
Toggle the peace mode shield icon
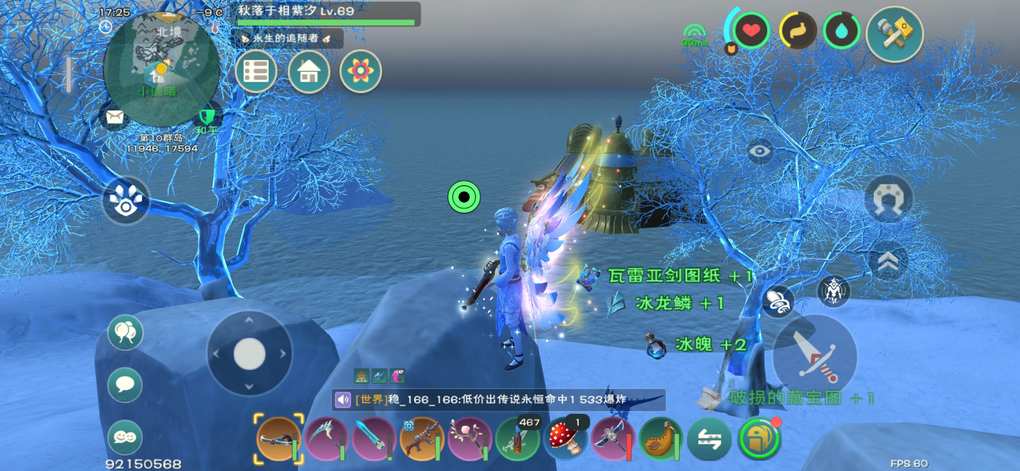click(208, 118)
